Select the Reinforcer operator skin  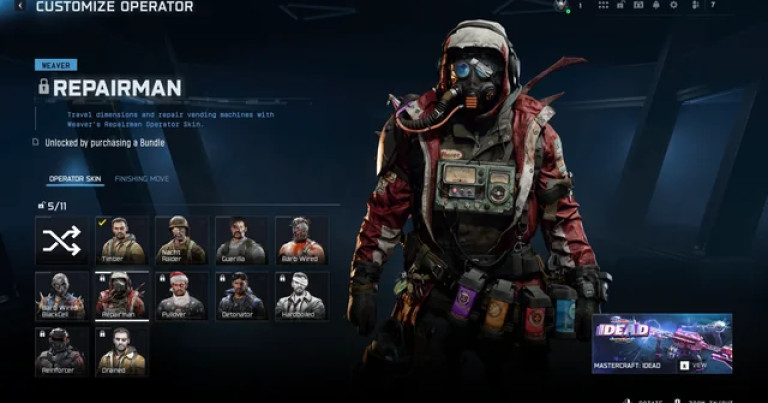[x=62, y=351]
